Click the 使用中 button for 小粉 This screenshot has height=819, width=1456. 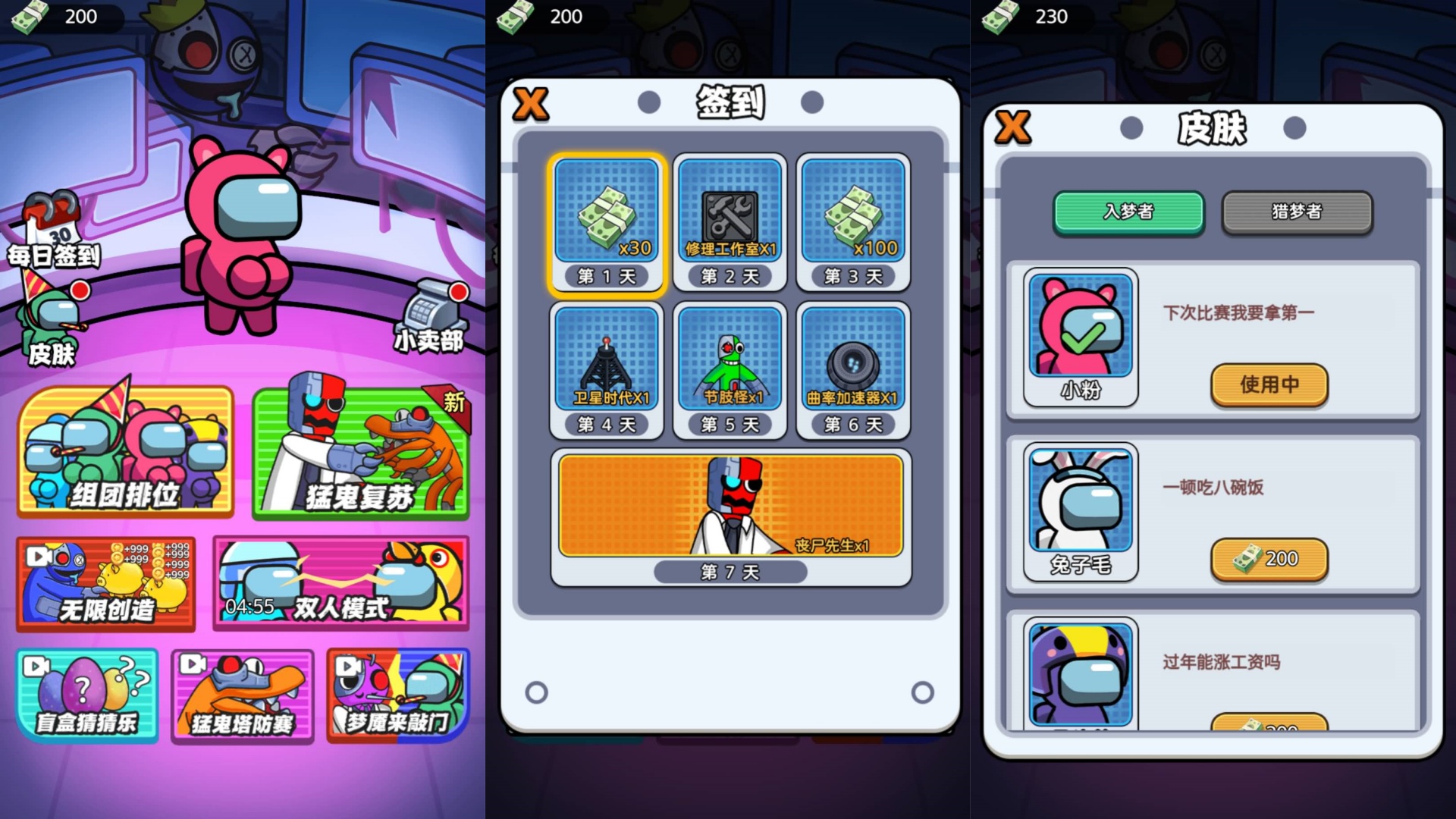tap(1269, 385)
